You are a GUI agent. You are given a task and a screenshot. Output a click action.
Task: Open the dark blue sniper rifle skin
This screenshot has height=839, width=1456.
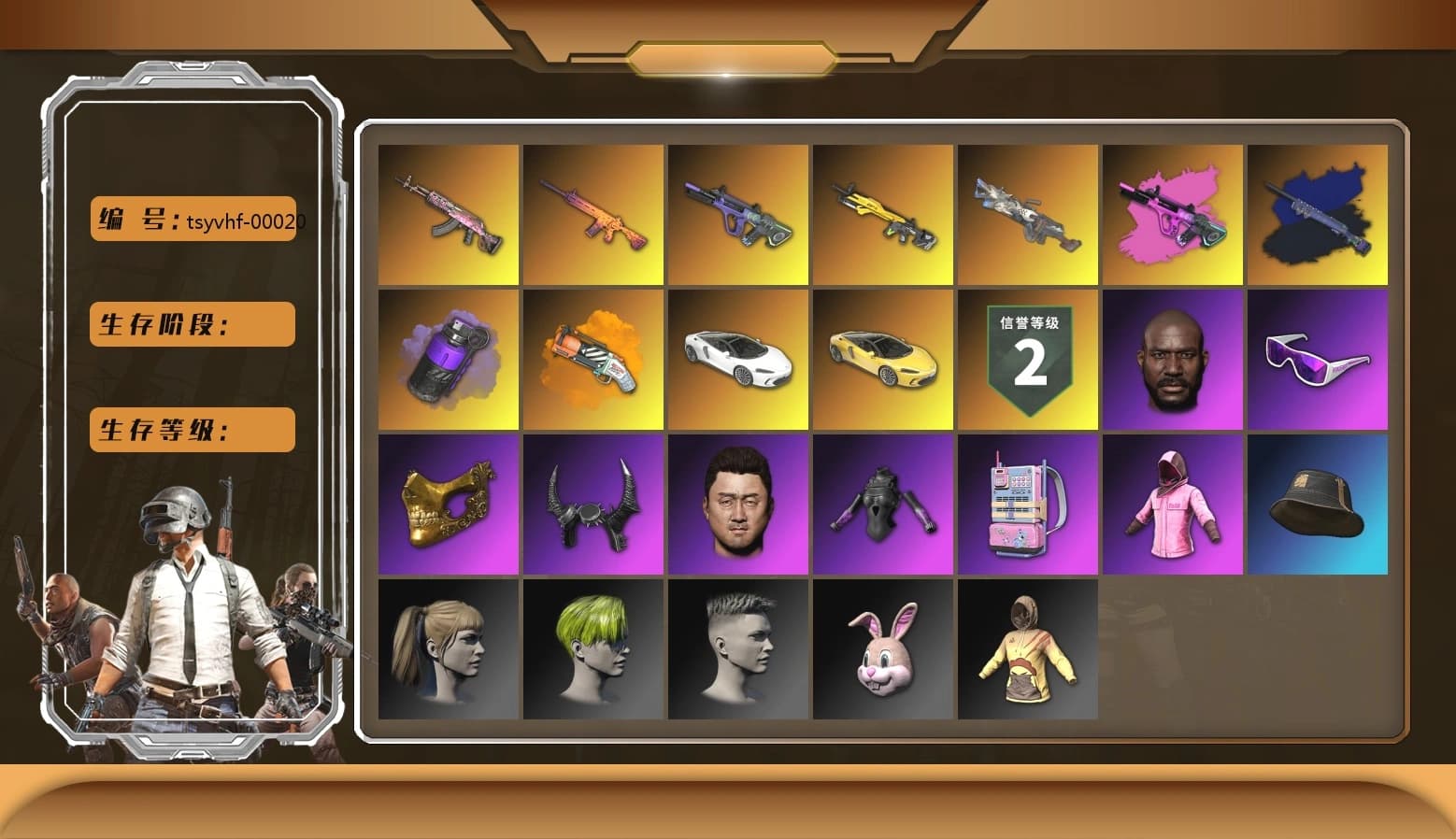click(1318, 214)
